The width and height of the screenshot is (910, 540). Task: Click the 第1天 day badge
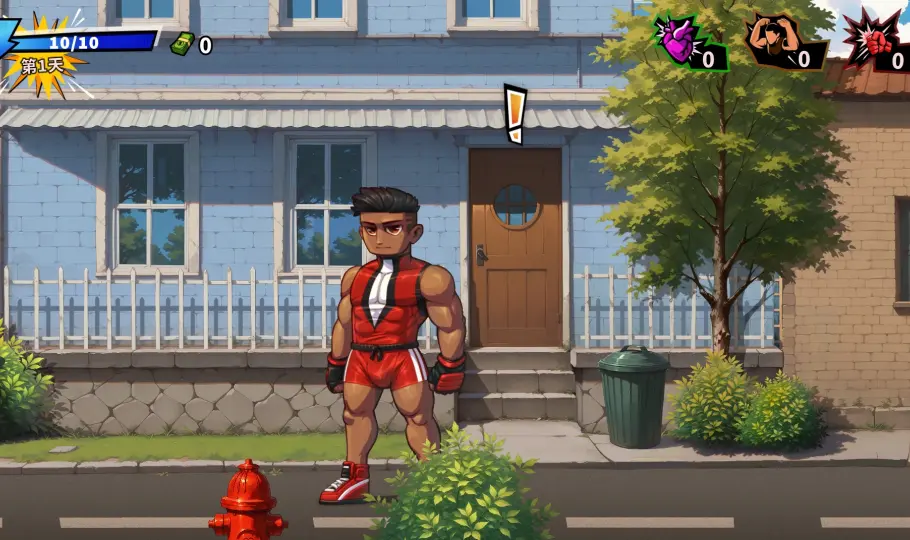click(42, 66)
